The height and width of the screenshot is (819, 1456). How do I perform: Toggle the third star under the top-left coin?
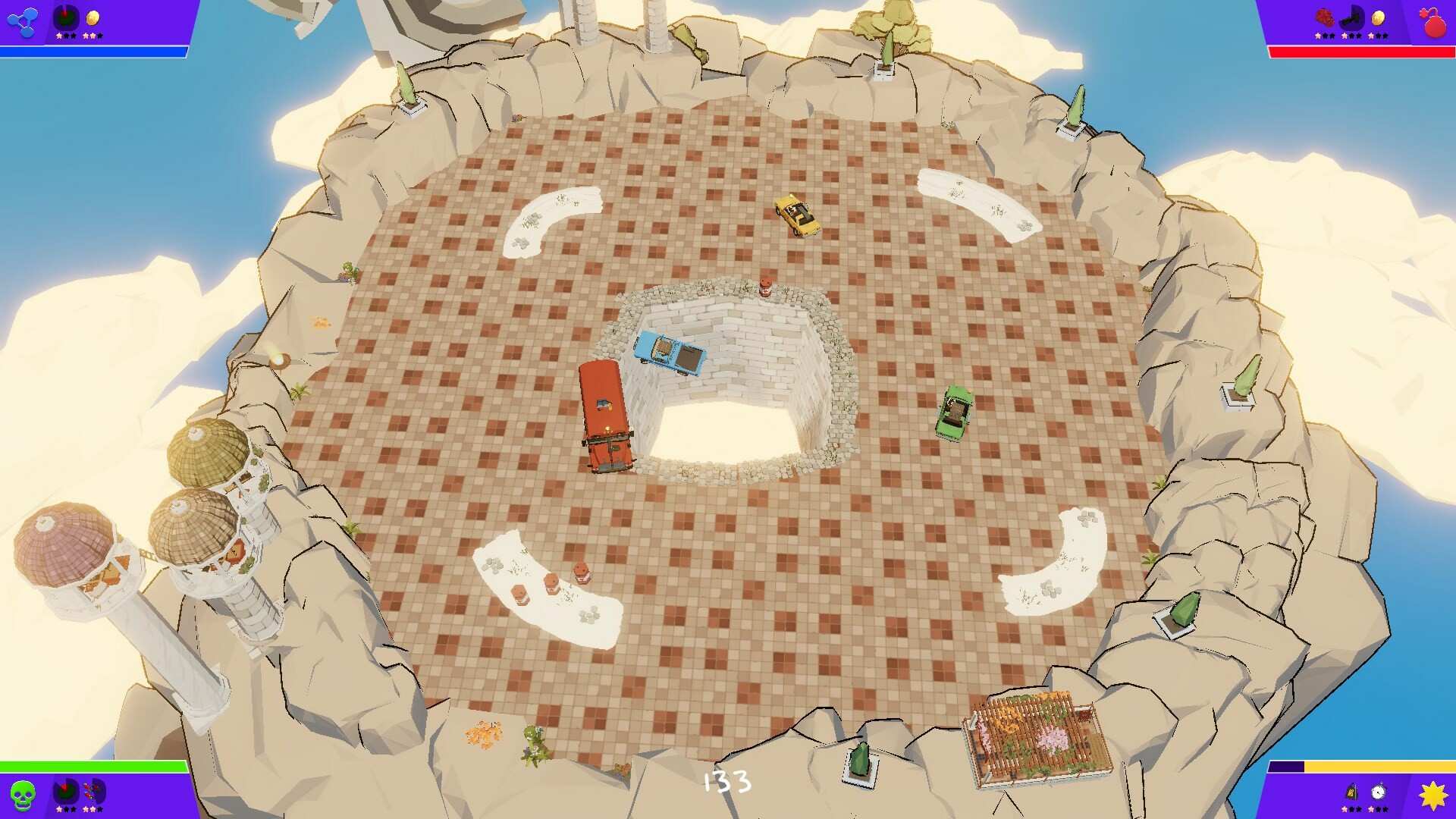coord(100,36)
